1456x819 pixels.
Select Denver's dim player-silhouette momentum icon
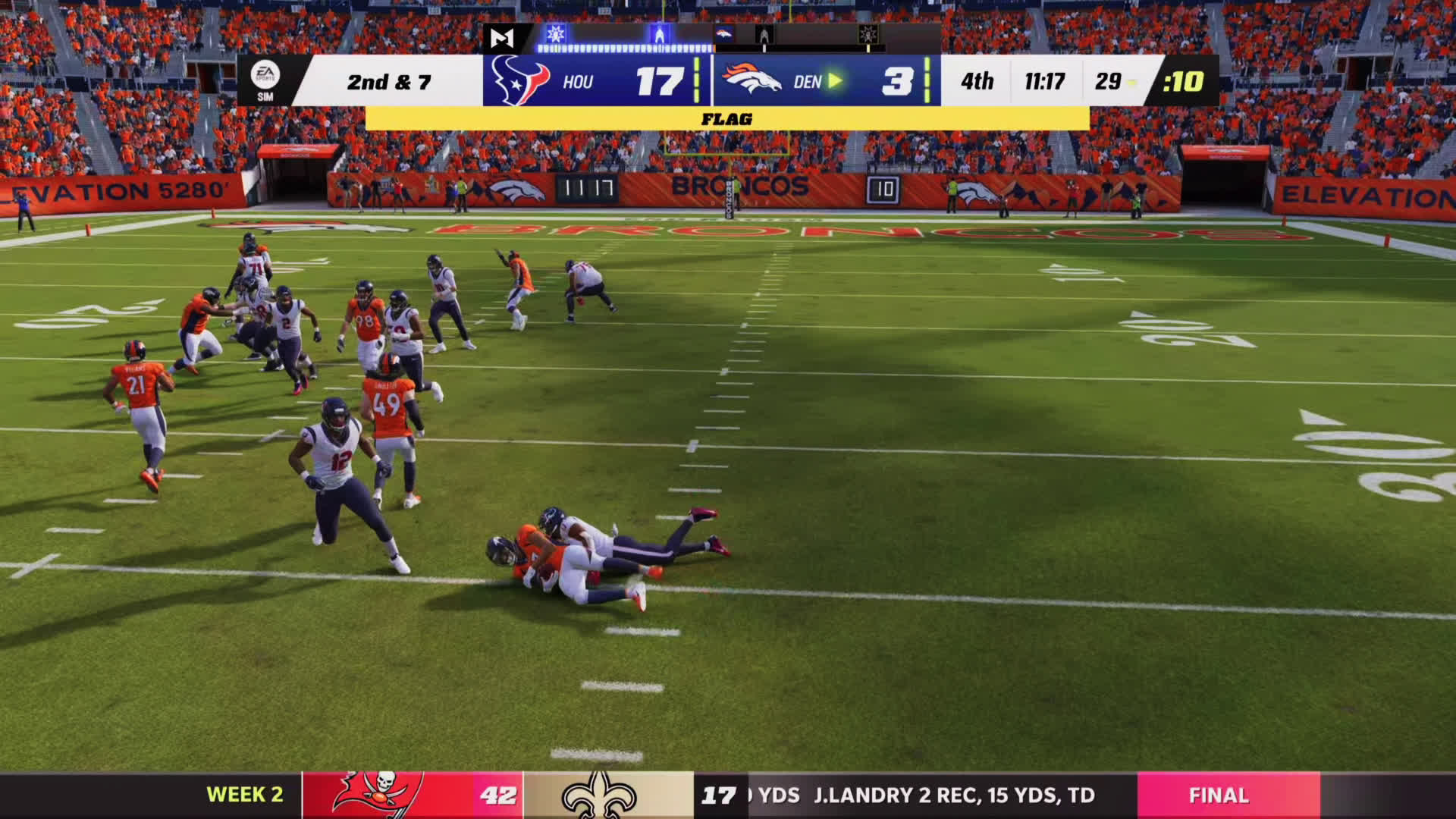[x=764, y=35]
